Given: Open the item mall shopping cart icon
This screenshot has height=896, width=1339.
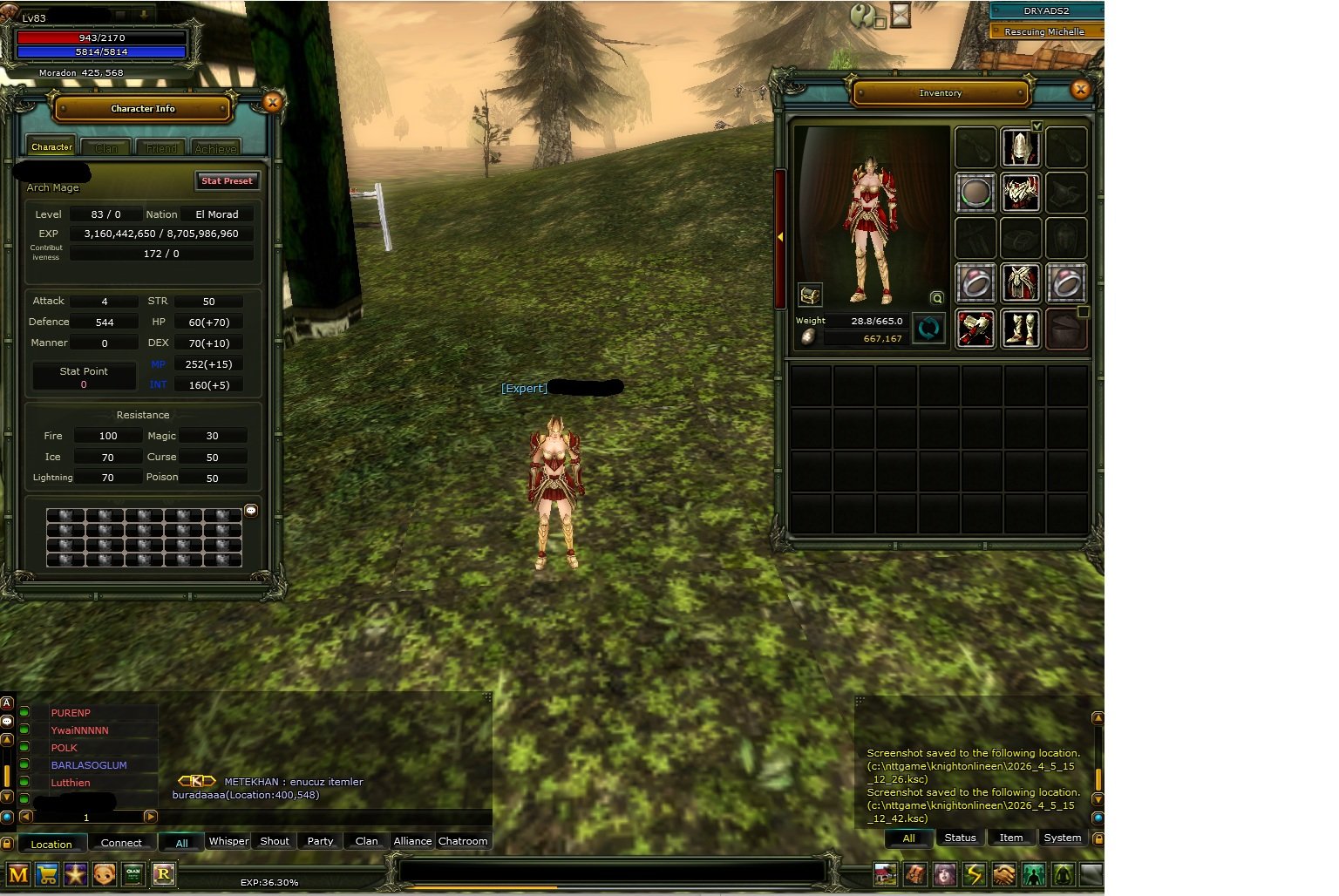Looking at the screenshot, I should 46,873.
